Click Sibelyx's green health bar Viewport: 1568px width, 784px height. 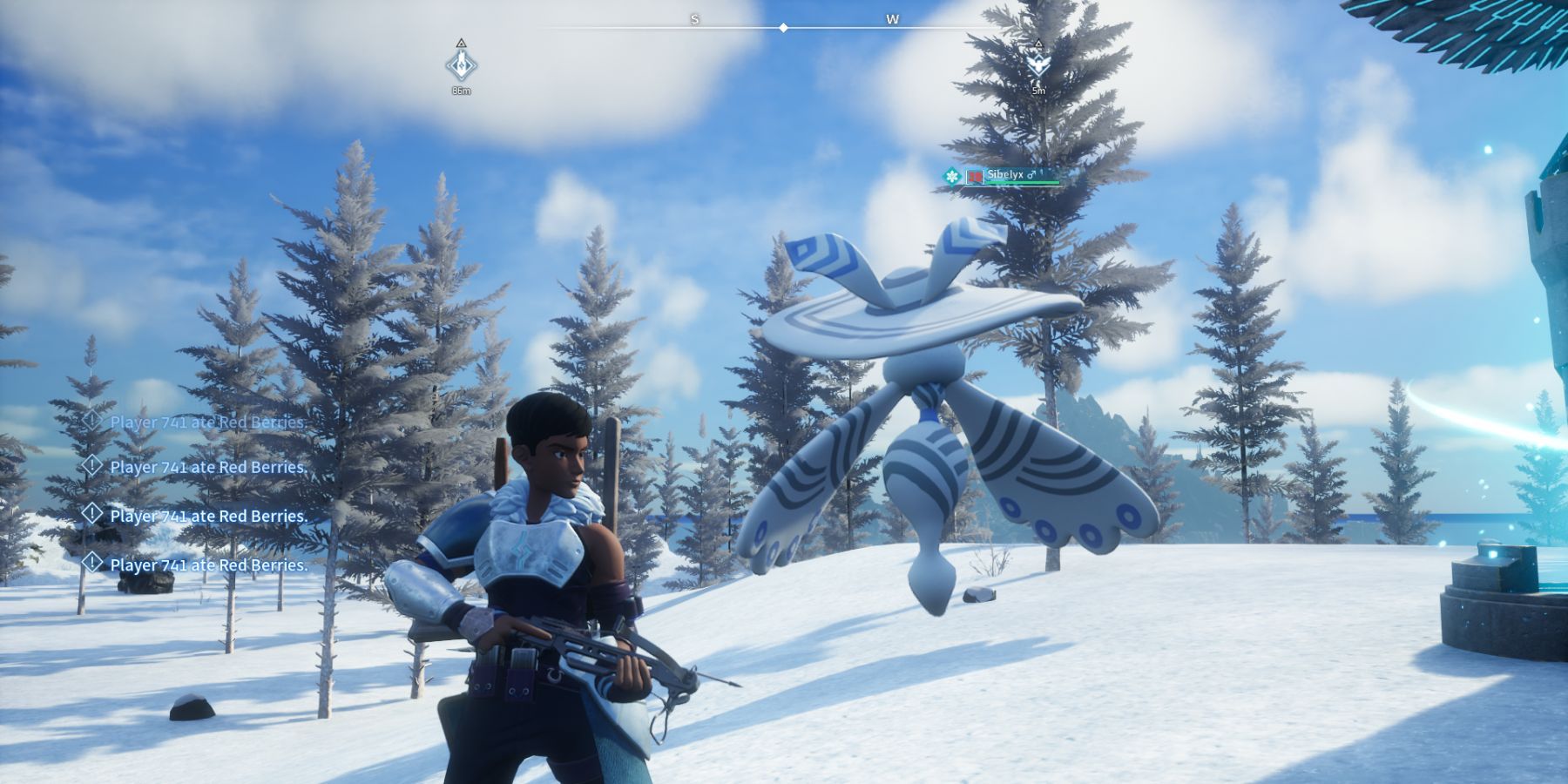point(1021,182)
